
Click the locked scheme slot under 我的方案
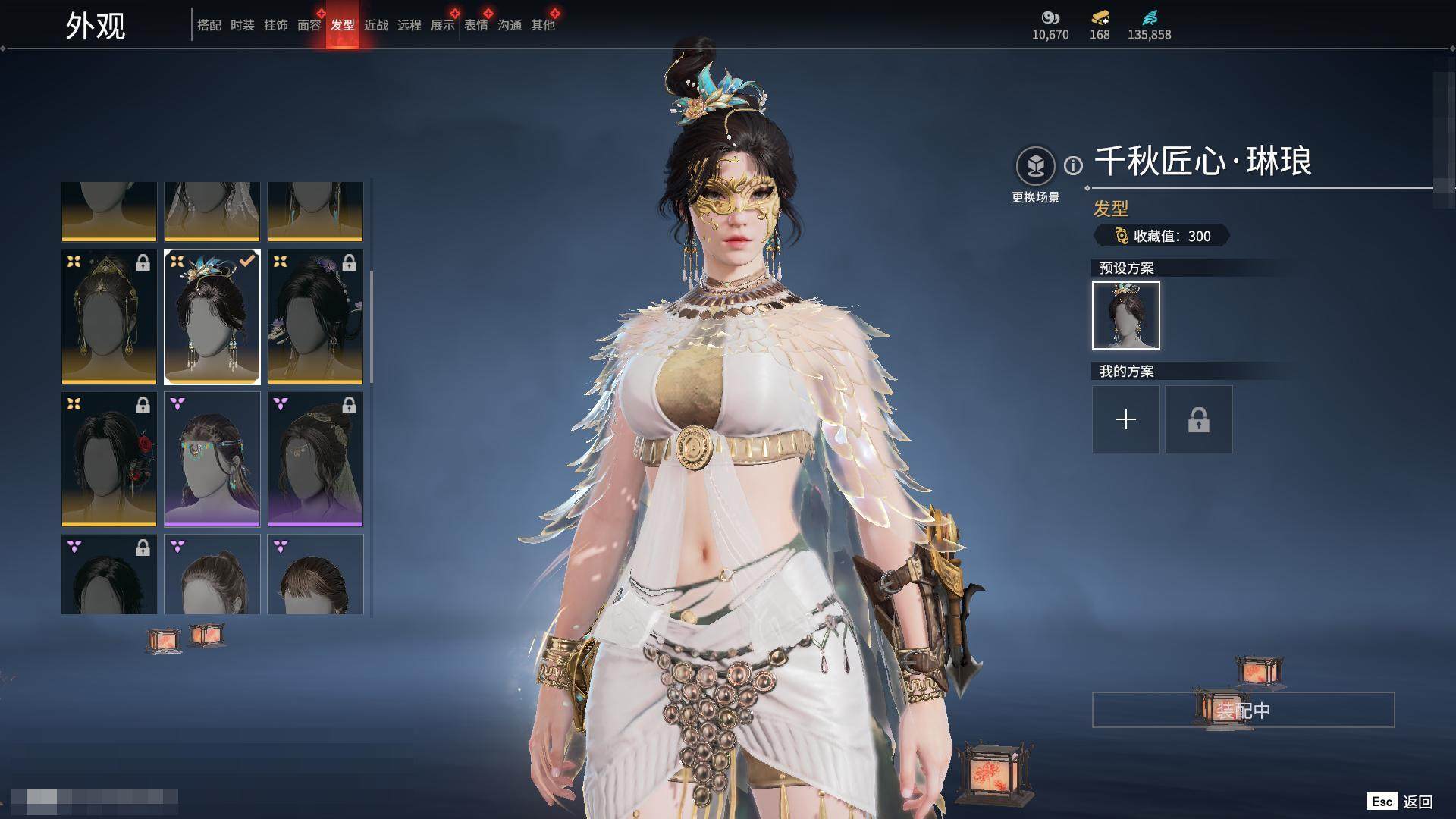tap(1198, 419)
